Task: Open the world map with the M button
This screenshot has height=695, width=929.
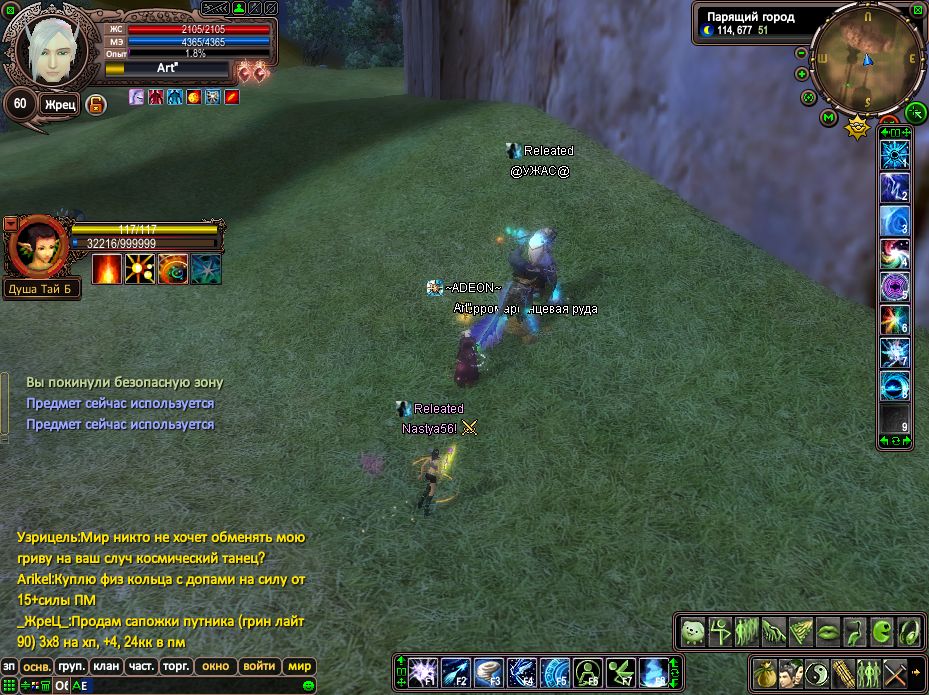Action: [829, 117]
